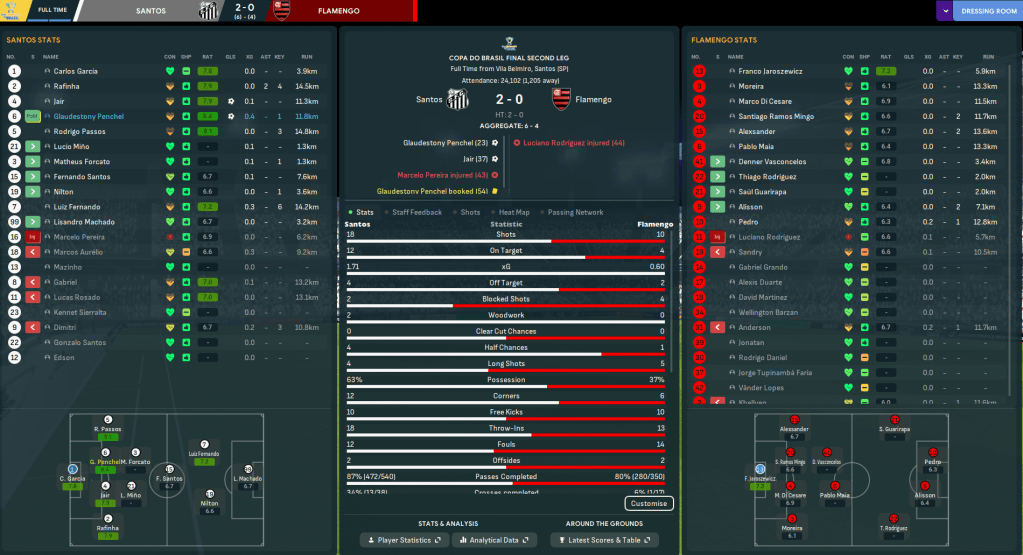Click Luciano Rodríguez in Flamengo list
Viewport: 1023px width, 555px height.
[770, 237]
